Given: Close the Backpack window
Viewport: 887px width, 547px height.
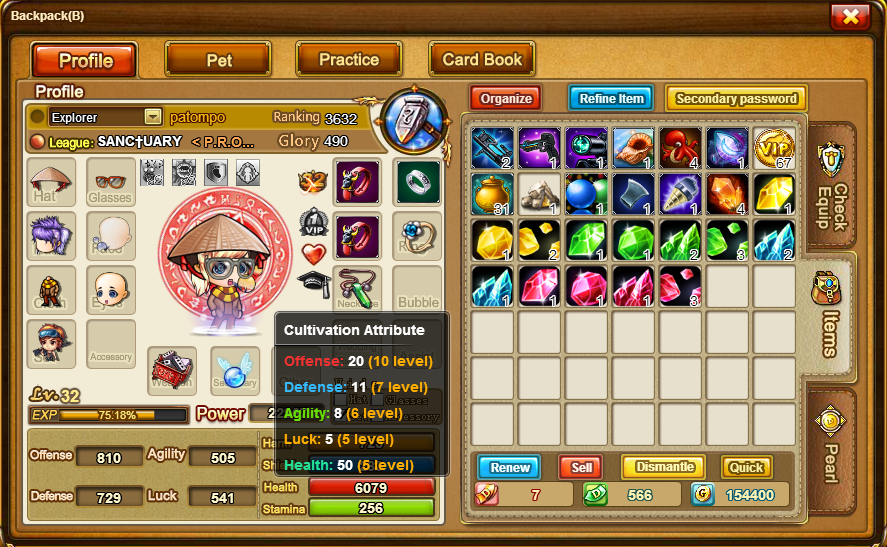Looking at the screenshot, I should (849, 17).
